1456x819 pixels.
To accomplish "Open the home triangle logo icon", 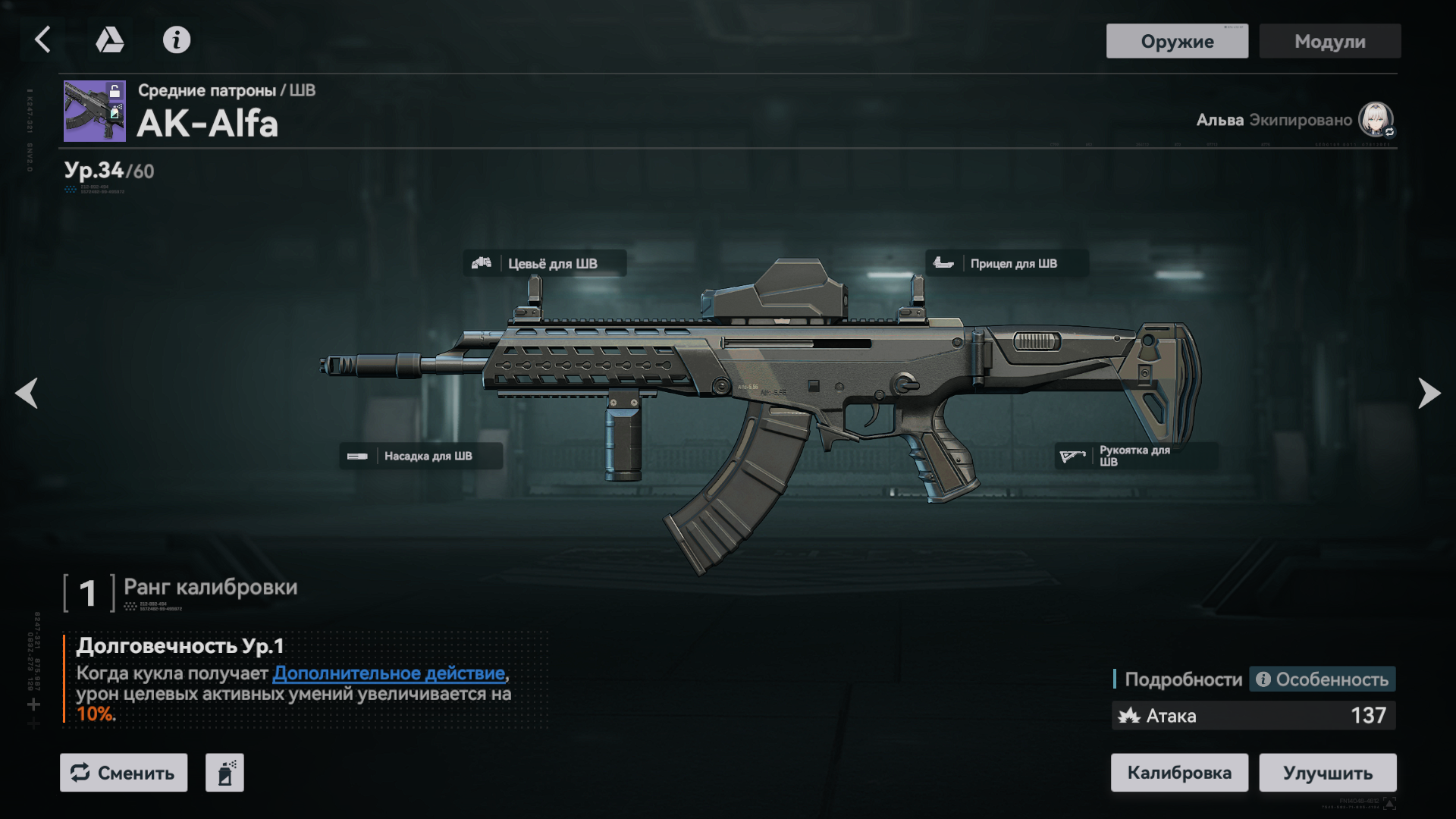I will coord(109,39).
